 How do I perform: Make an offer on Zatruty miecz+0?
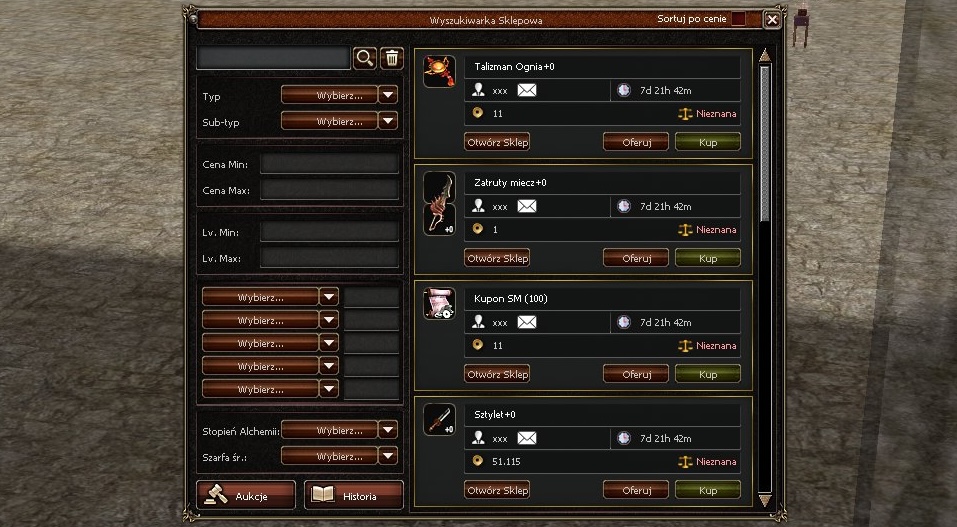[637, 258]
